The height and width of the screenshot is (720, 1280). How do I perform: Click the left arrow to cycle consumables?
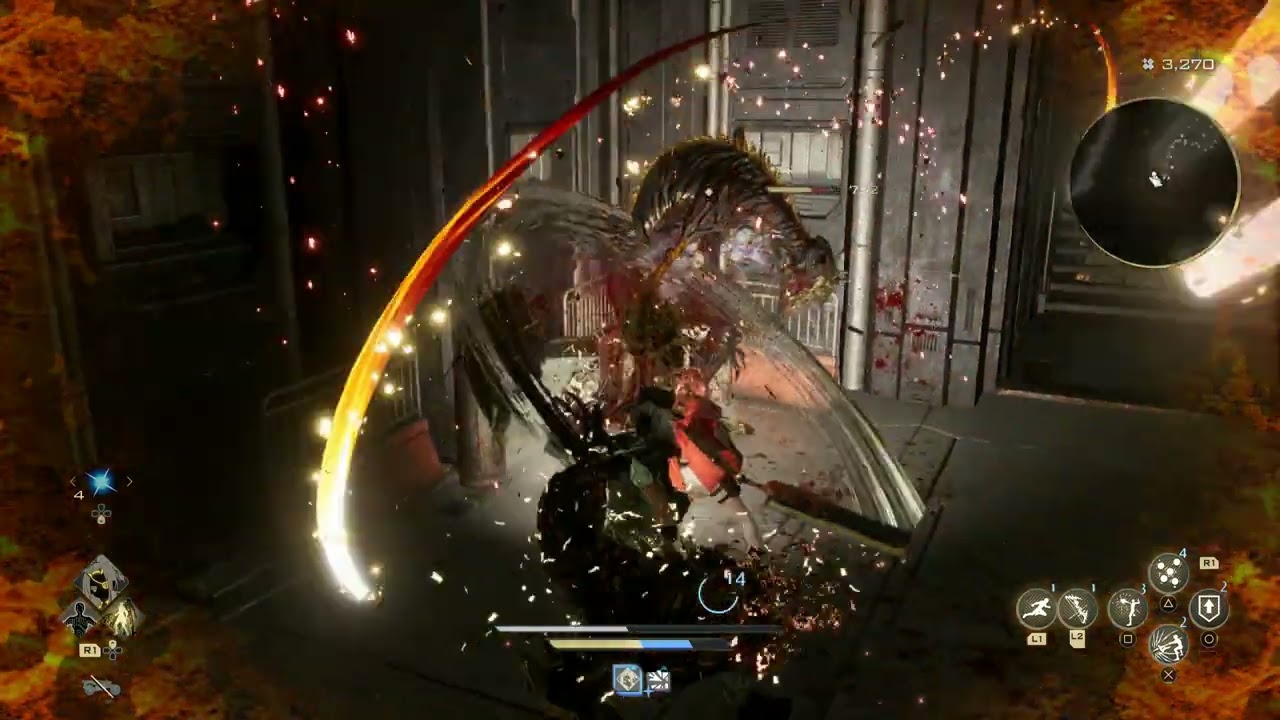73,481
